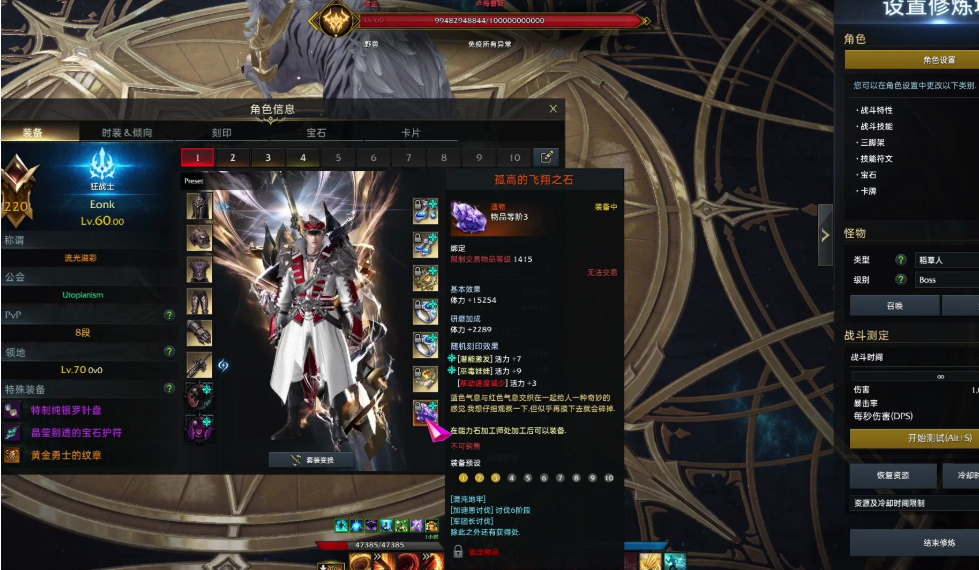Open the 卡片 cards tab
Screen dimensions: 979x570
410,132
